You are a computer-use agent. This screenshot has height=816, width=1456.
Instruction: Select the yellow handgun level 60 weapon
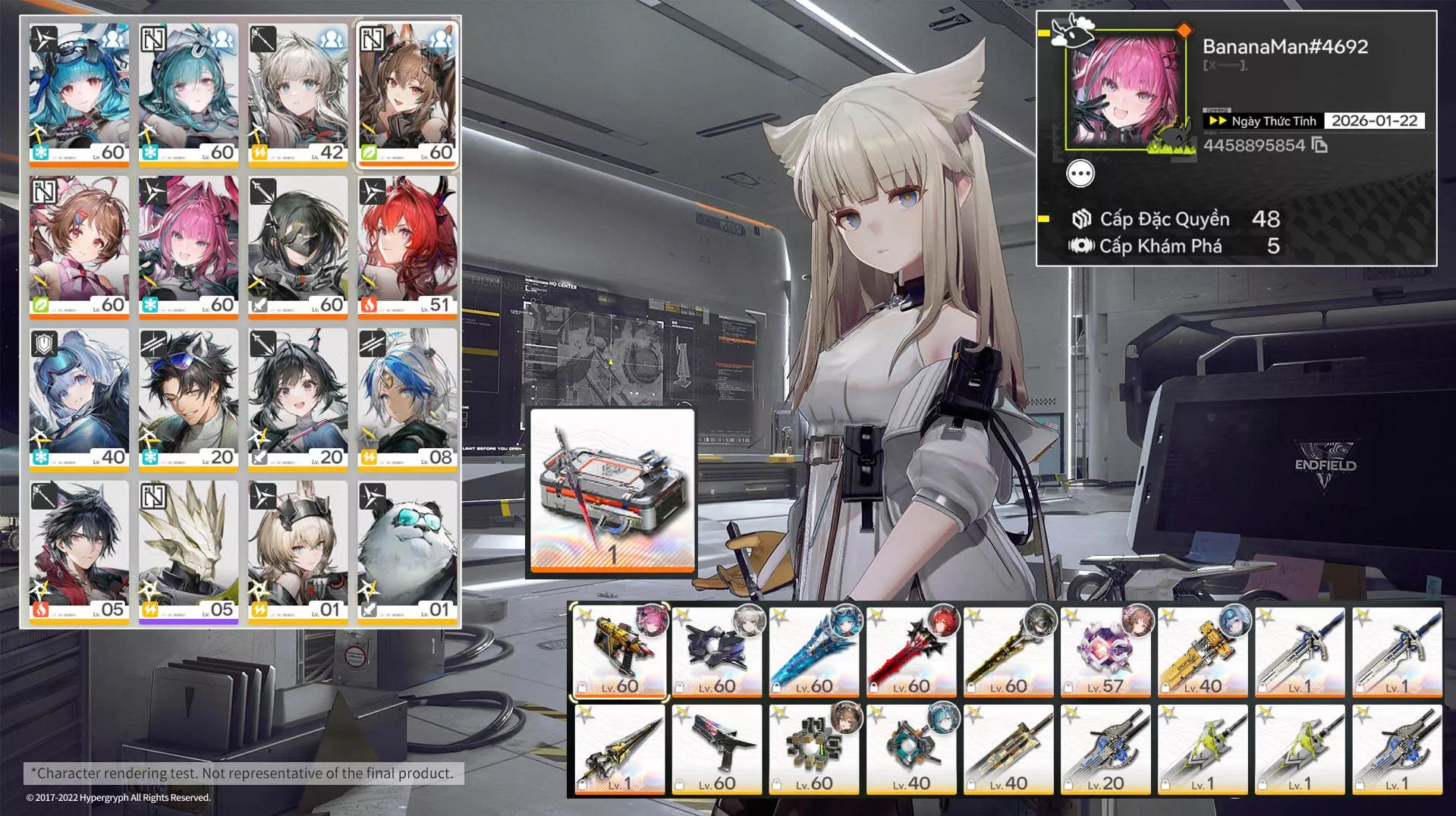[x=619, y=651]
